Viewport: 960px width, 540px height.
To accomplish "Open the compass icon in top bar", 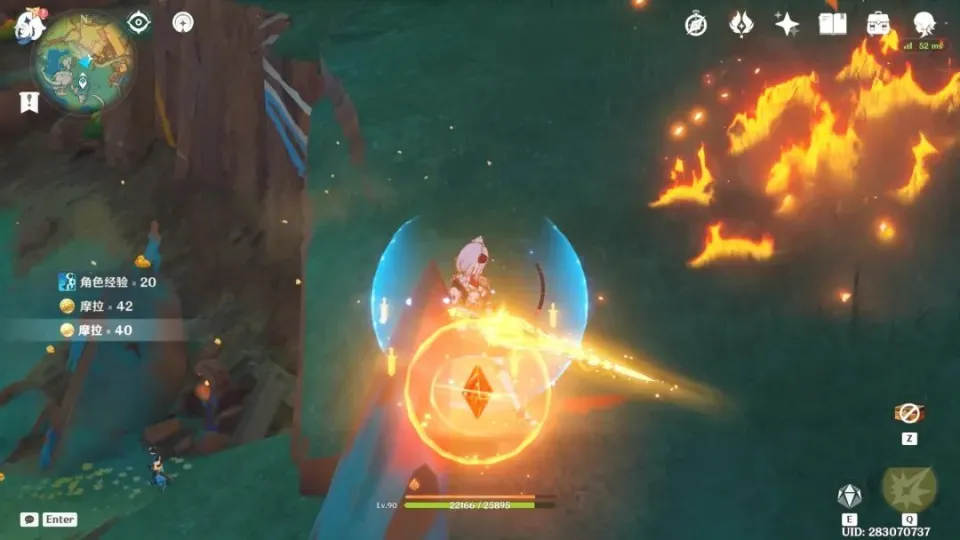I will pos(696,24).
